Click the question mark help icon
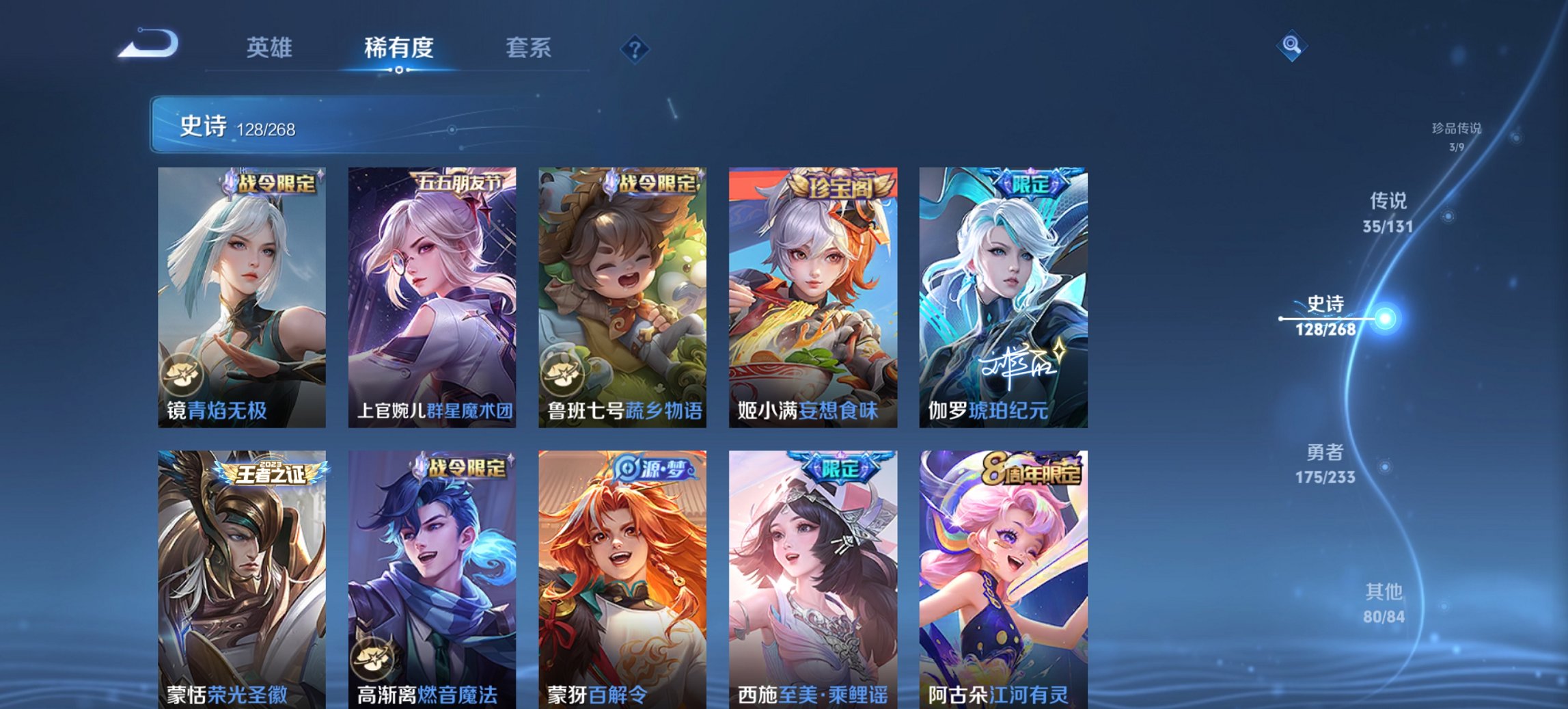Screen dimensions: 1568x709 (x=635, y=49)
